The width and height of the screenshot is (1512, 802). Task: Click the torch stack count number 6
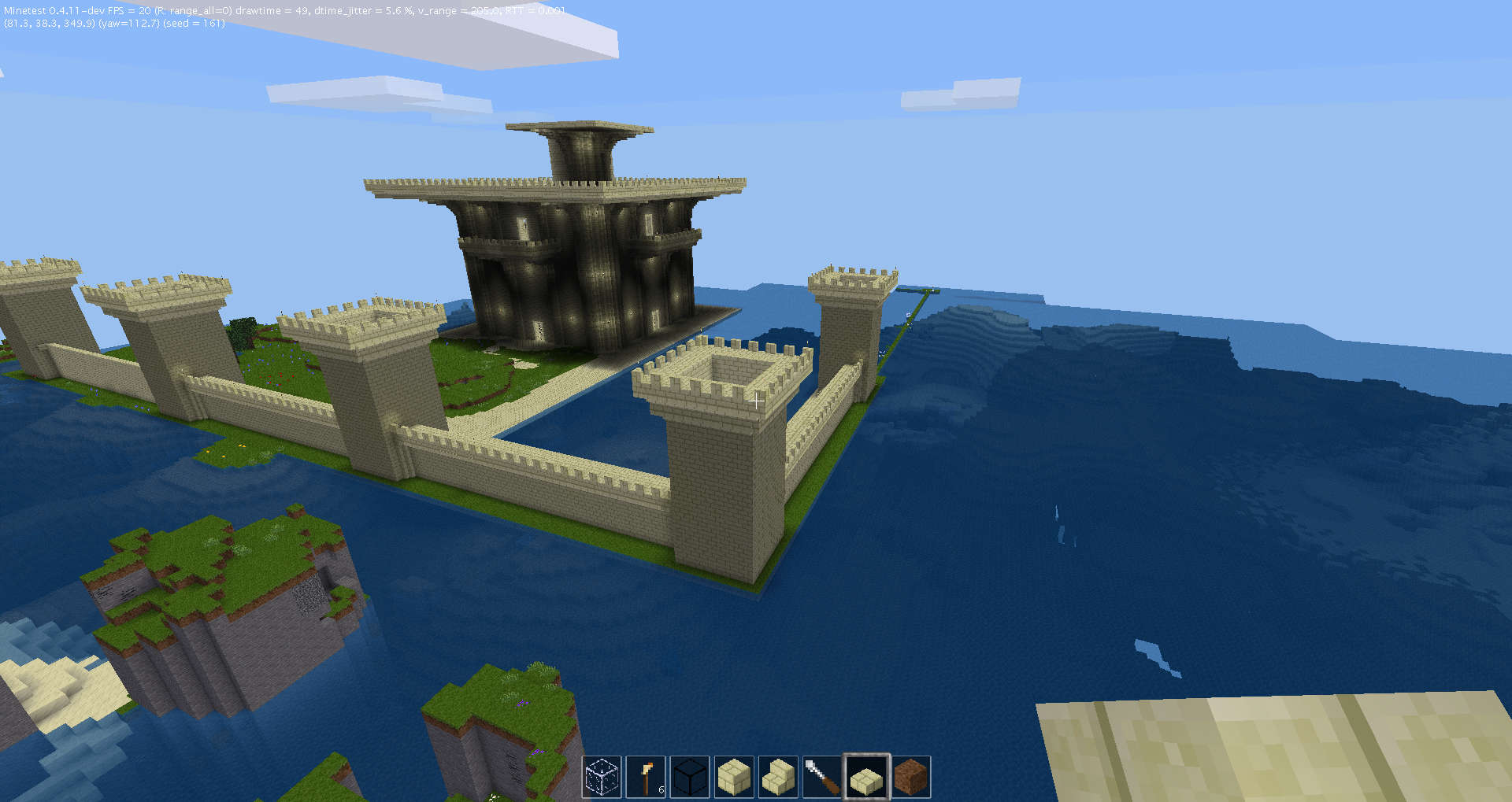pyautogui.click(x=660, y=788)
